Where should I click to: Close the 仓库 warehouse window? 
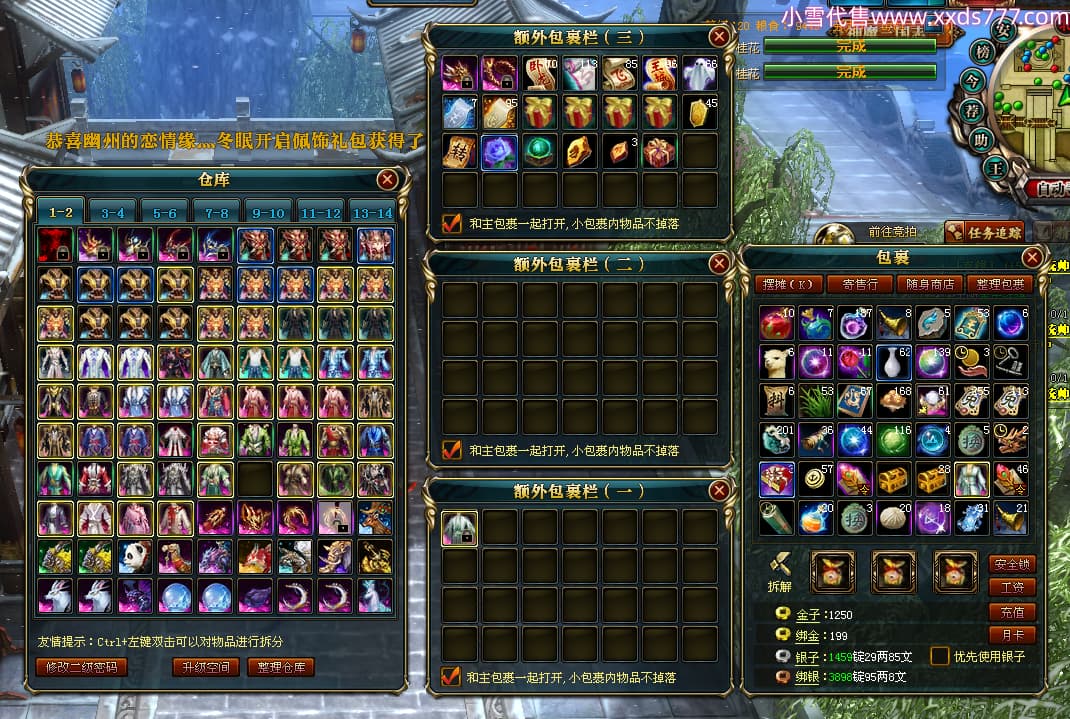pyautogui.click(x=387, y=180)
